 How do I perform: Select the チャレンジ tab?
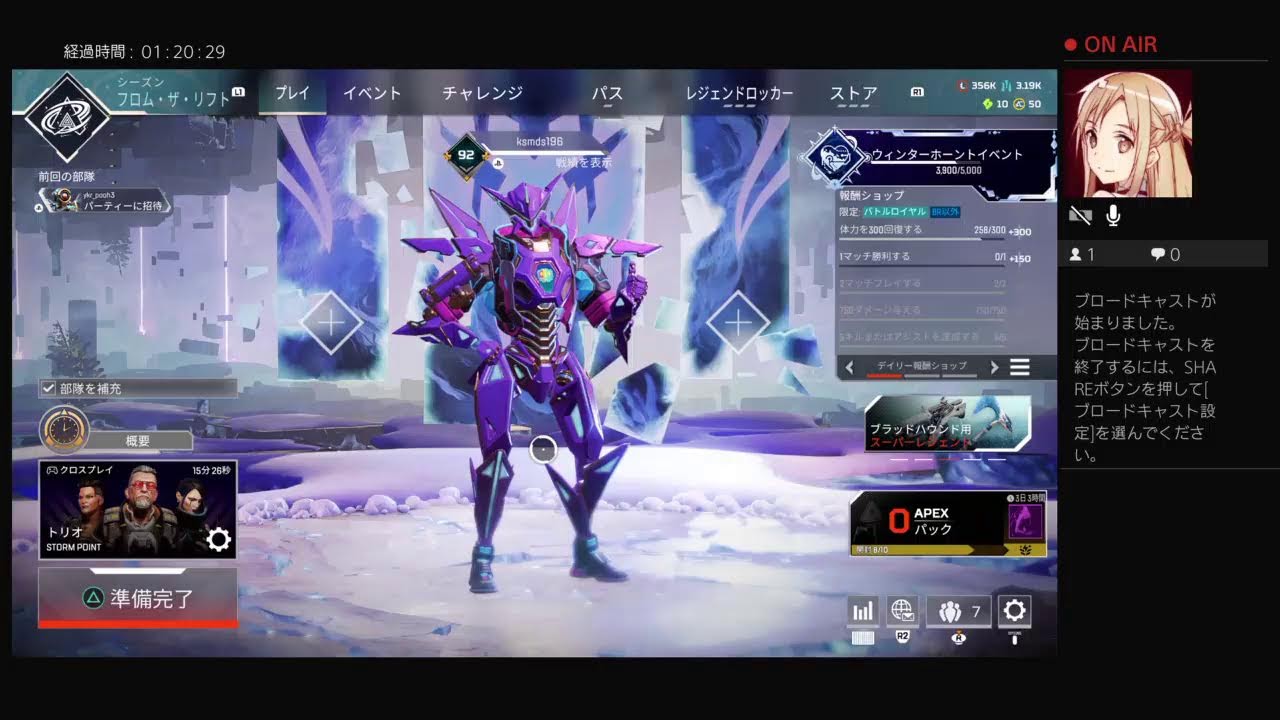click(x=482, y=93)
